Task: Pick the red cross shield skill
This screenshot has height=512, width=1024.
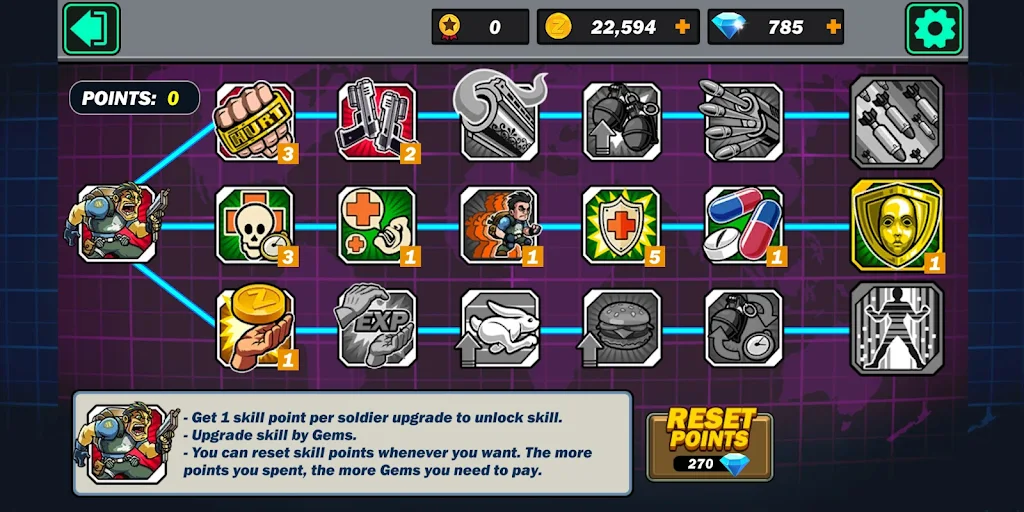Action: [x=622, y=225]
